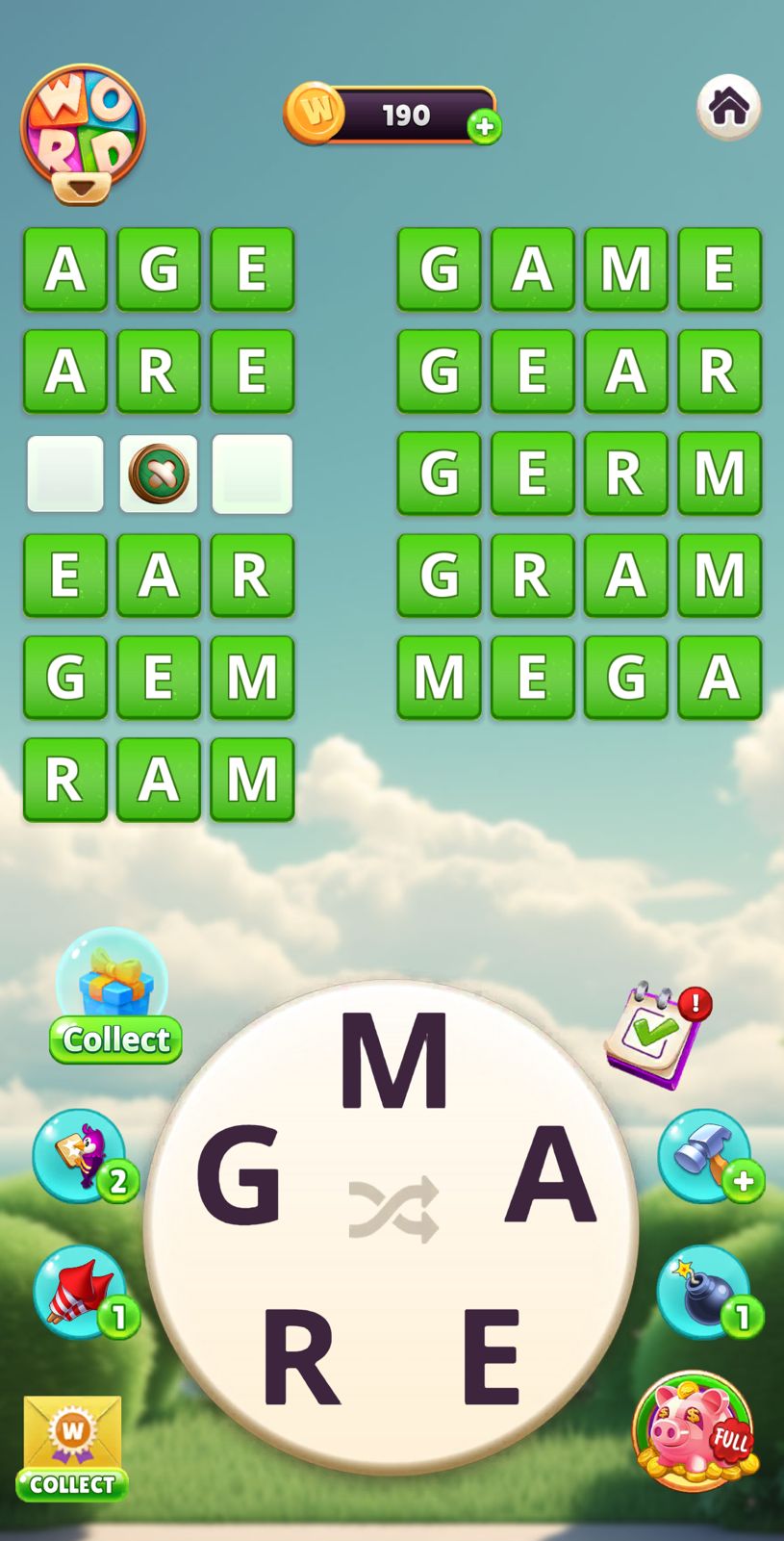
Task: Launch the rocket firework booster
Action: click(x=82, y=1292)
